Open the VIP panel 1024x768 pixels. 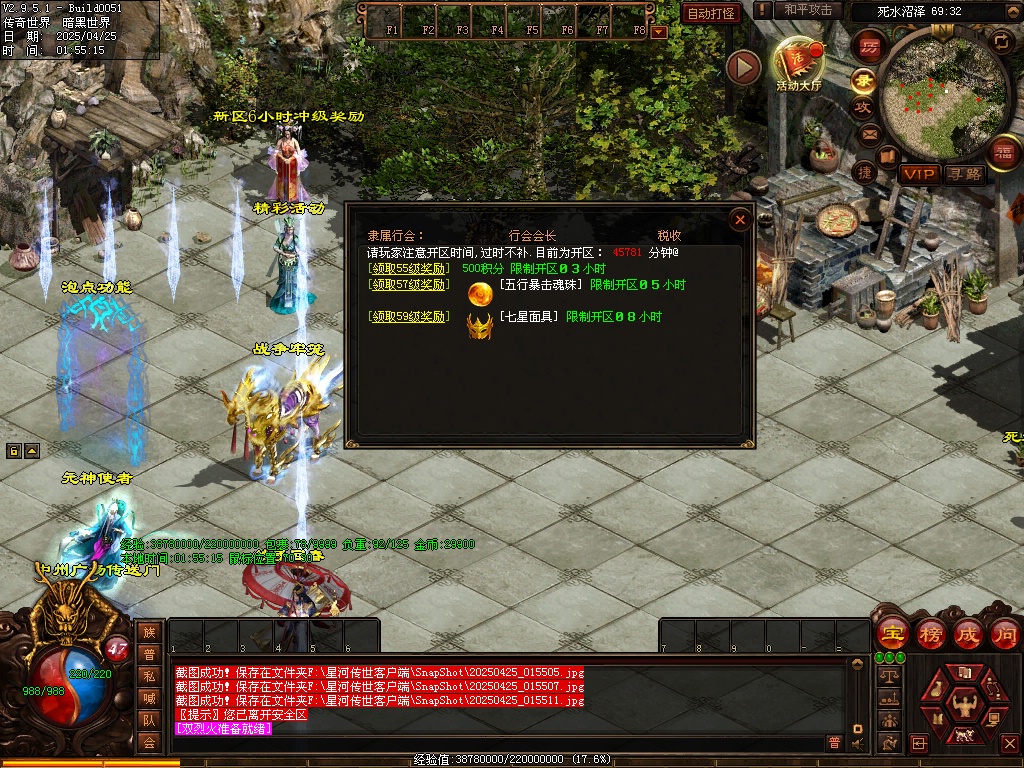tap(918, 174)
